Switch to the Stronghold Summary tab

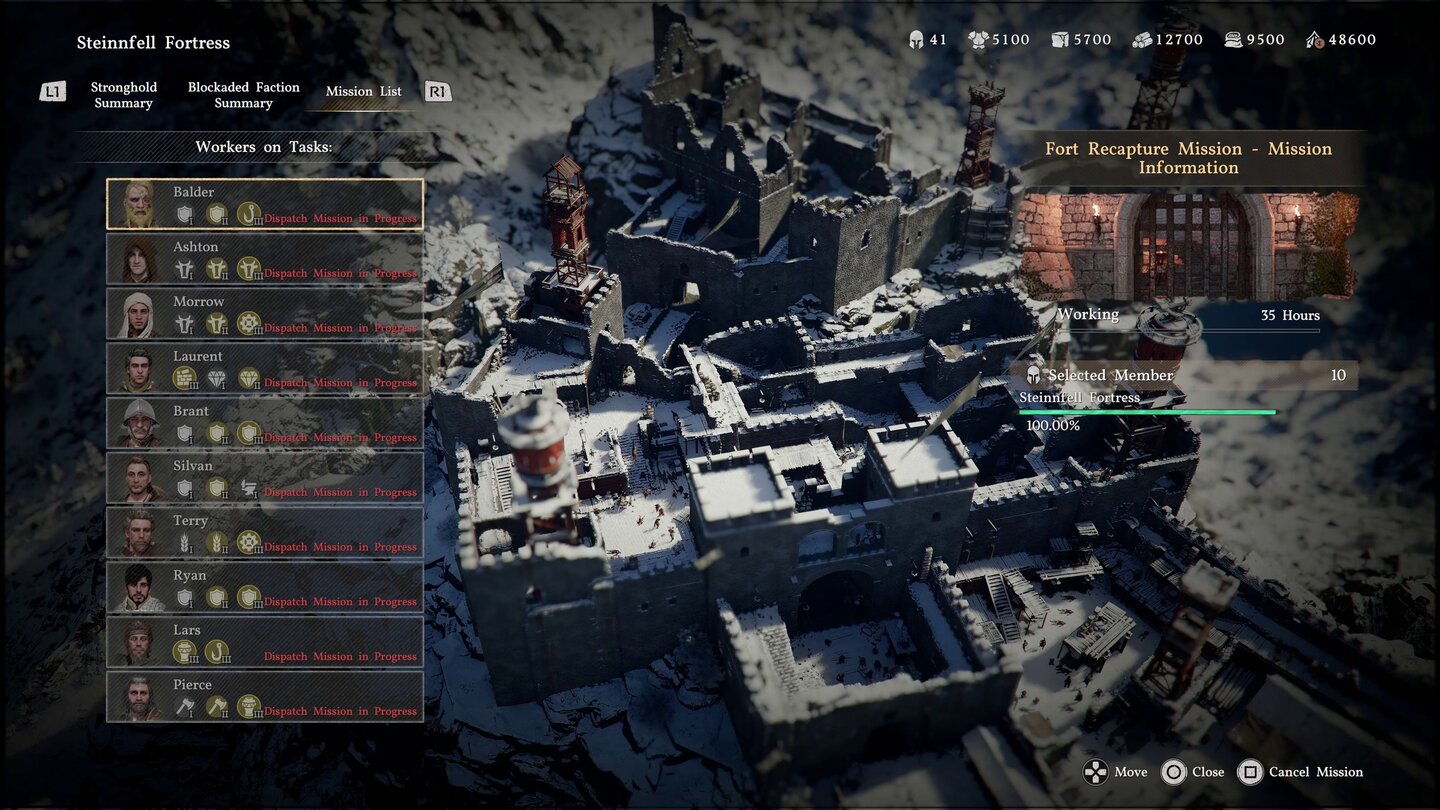click(x=123, y=95)
